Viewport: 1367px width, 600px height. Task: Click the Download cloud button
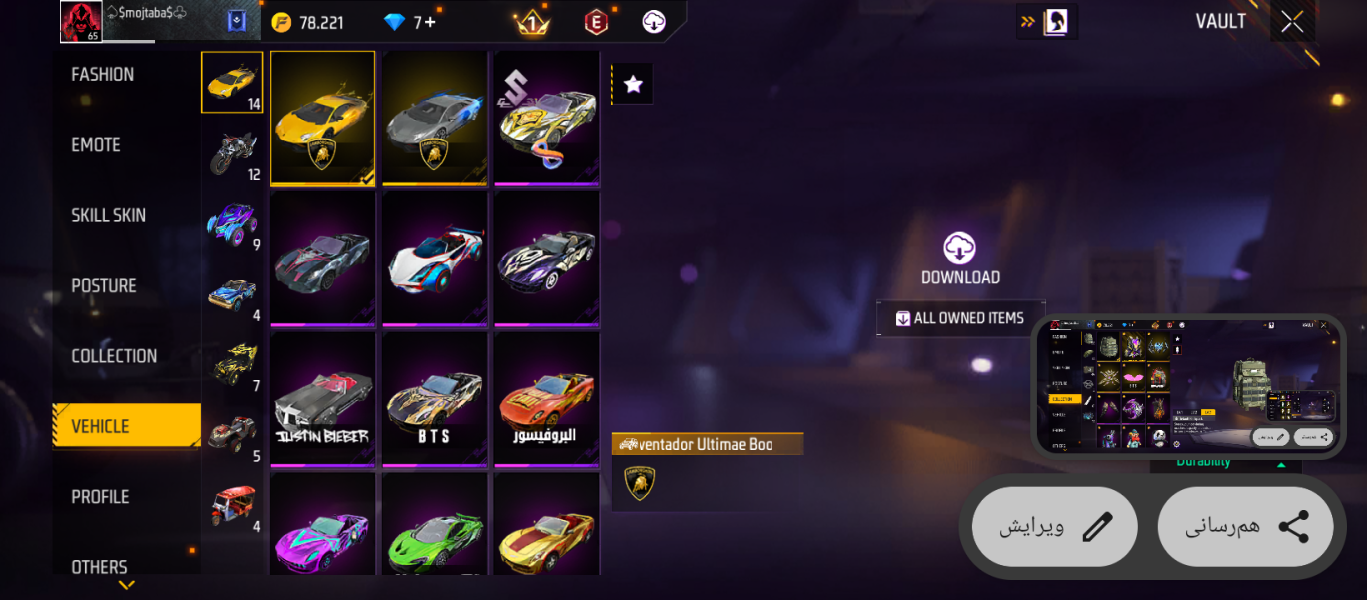(960, 259)
